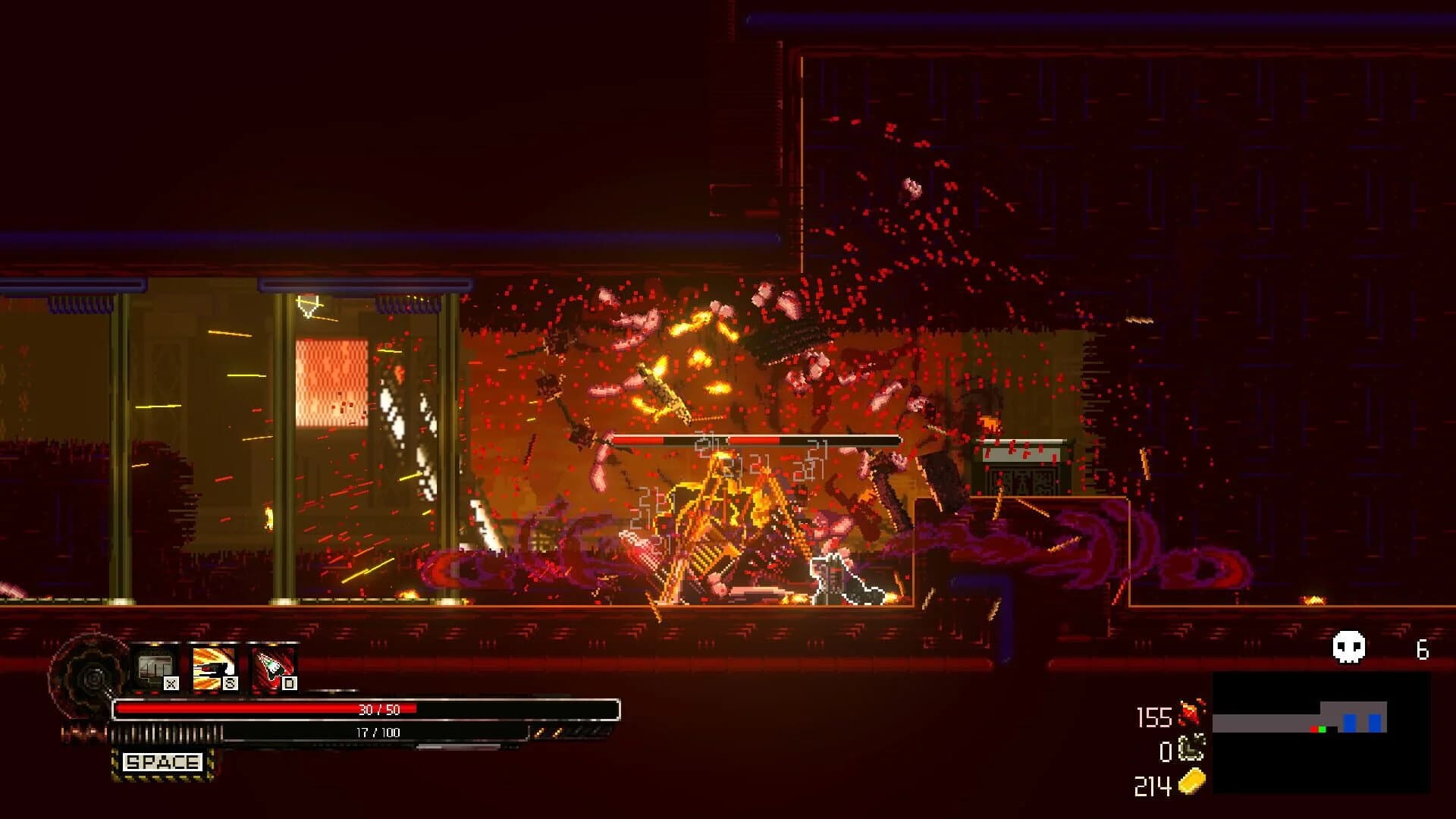1456x819 pixels.
Task: Select the flaming gem currency icon
Action: pyautogui.click(x=1190, y=714)
